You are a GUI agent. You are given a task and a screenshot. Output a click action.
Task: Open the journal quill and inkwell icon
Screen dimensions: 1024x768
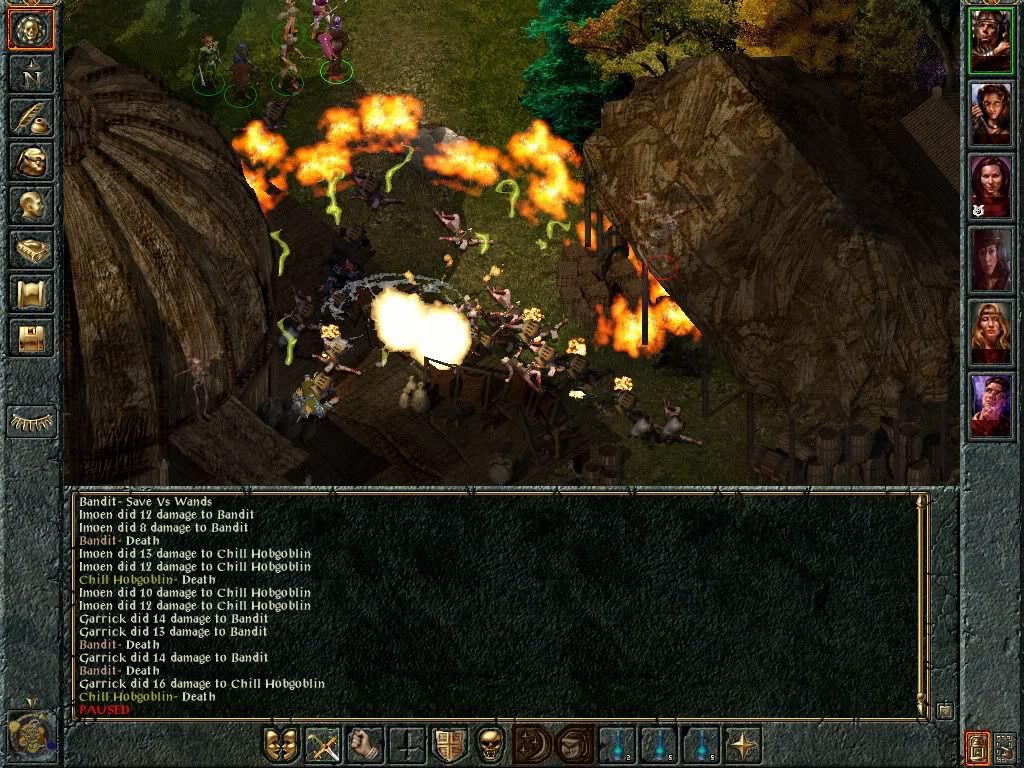point(30,118)
